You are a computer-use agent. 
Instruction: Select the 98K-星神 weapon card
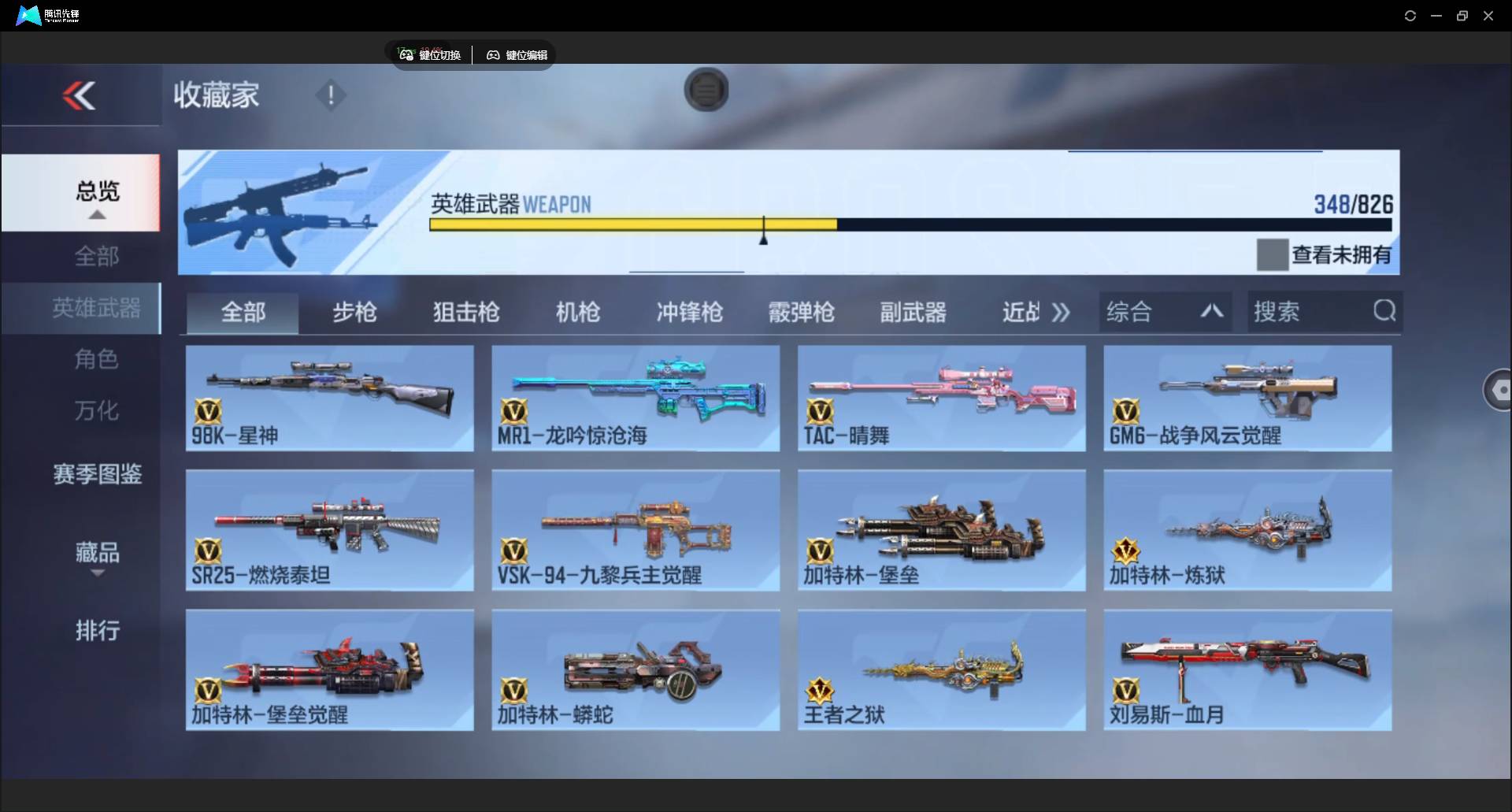[328, 399]
